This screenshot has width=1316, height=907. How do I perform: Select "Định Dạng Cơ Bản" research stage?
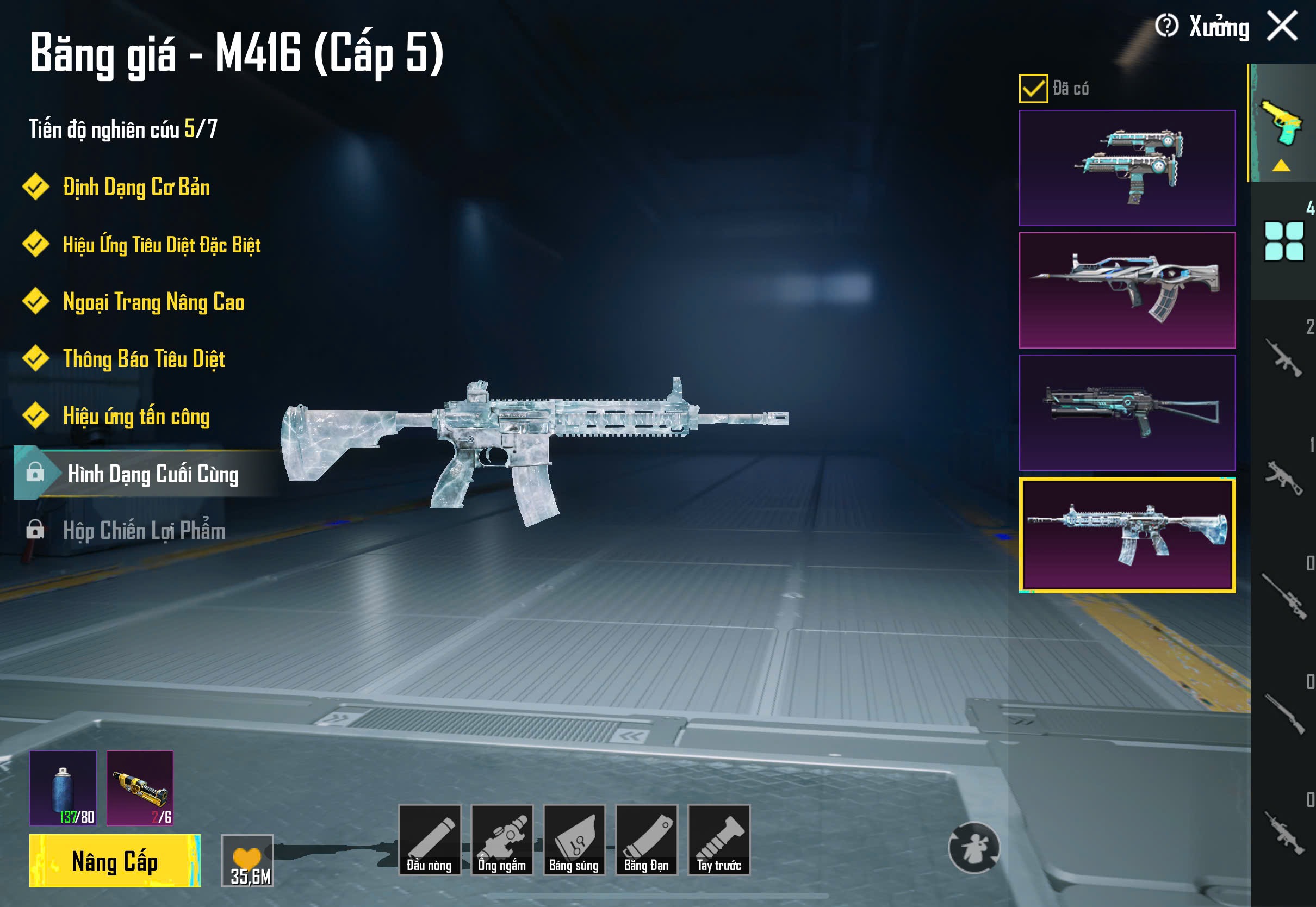[x=136, y=188]
